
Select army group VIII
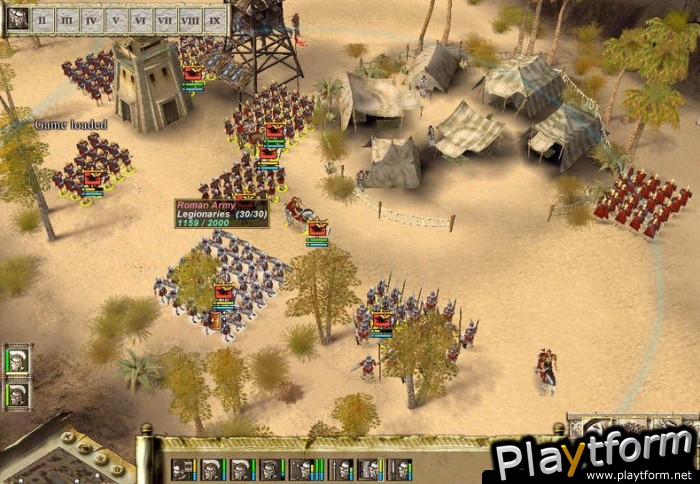click(x=190, y=18)
